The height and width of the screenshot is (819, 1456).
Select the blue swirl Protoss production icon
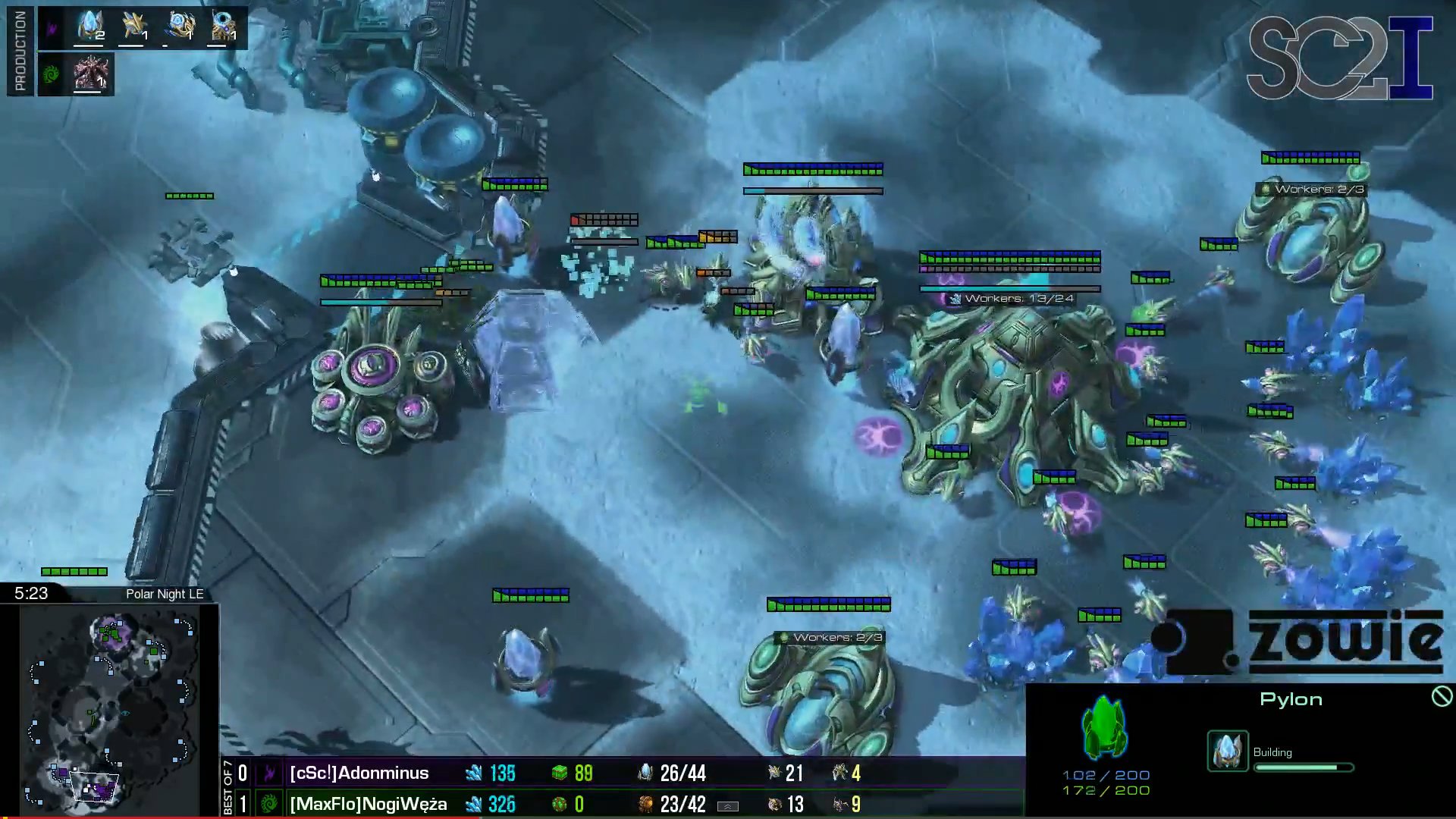click(x=181, y=26)
